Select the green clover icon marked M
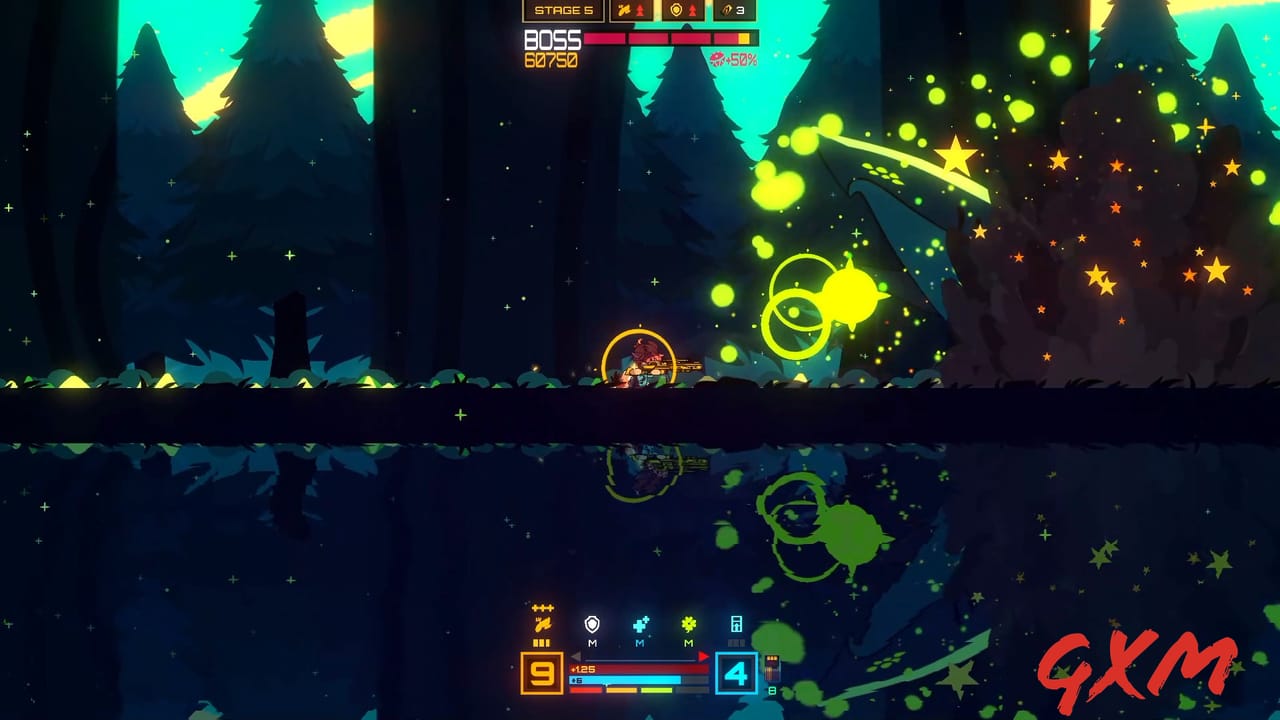This screenshot has width=1280, height=720. (688, 624)
